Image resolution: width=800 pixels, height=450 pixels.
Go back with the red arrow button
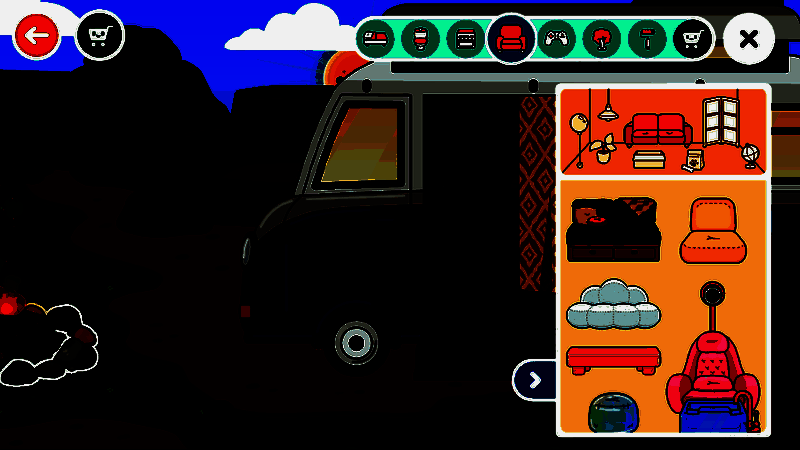click(37, 36)
